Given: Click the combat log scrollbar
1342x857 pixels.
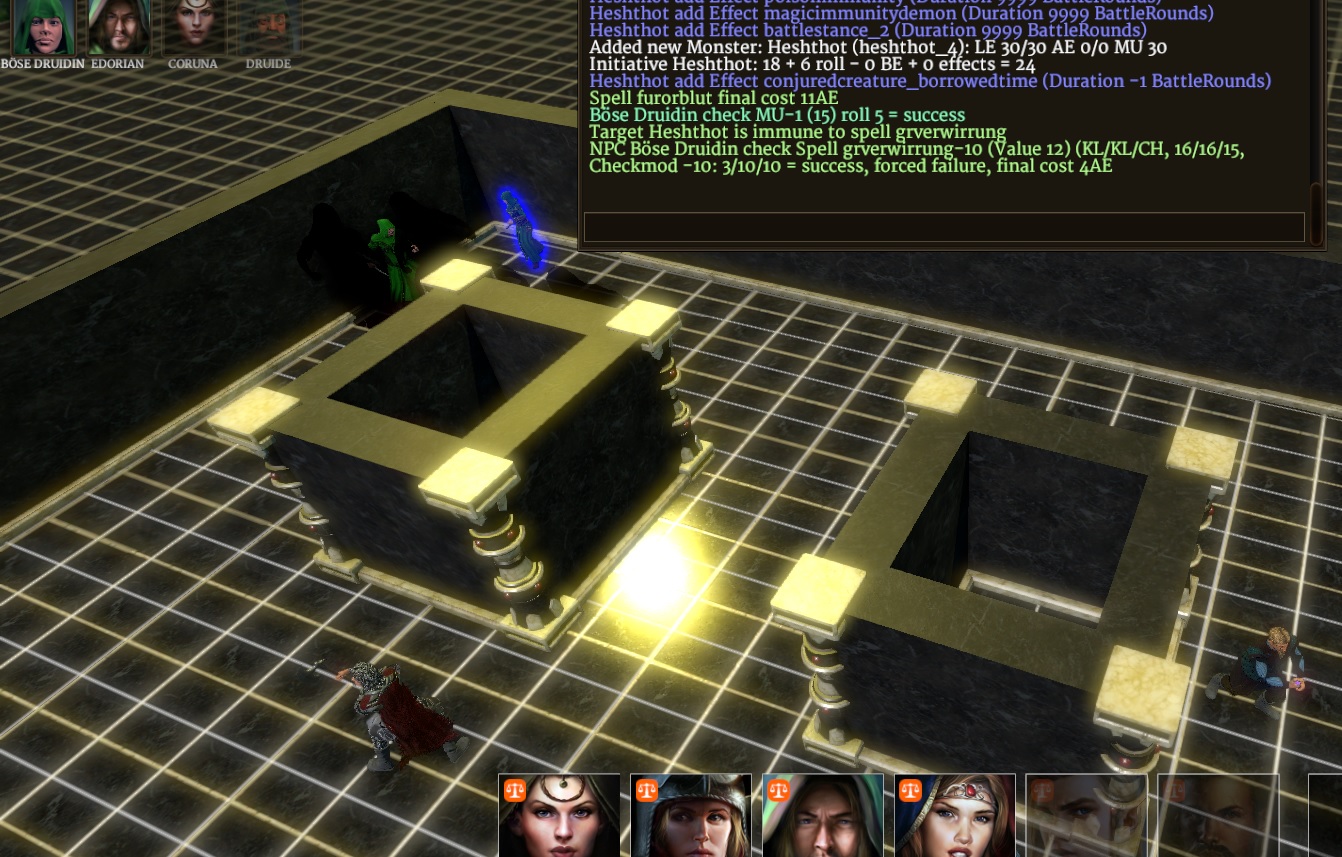Looking at the screenshot, I should [1316, 200].
